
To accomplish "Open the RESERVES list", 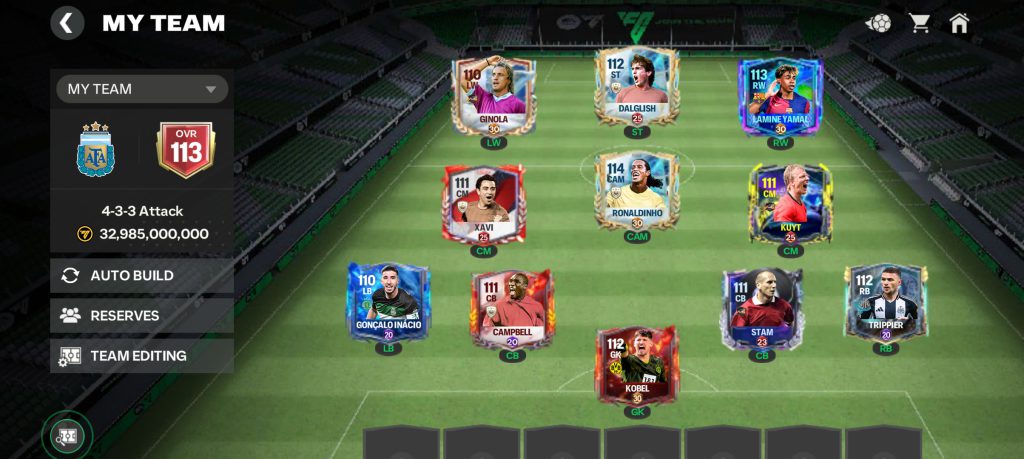I will tap(142, 315).
